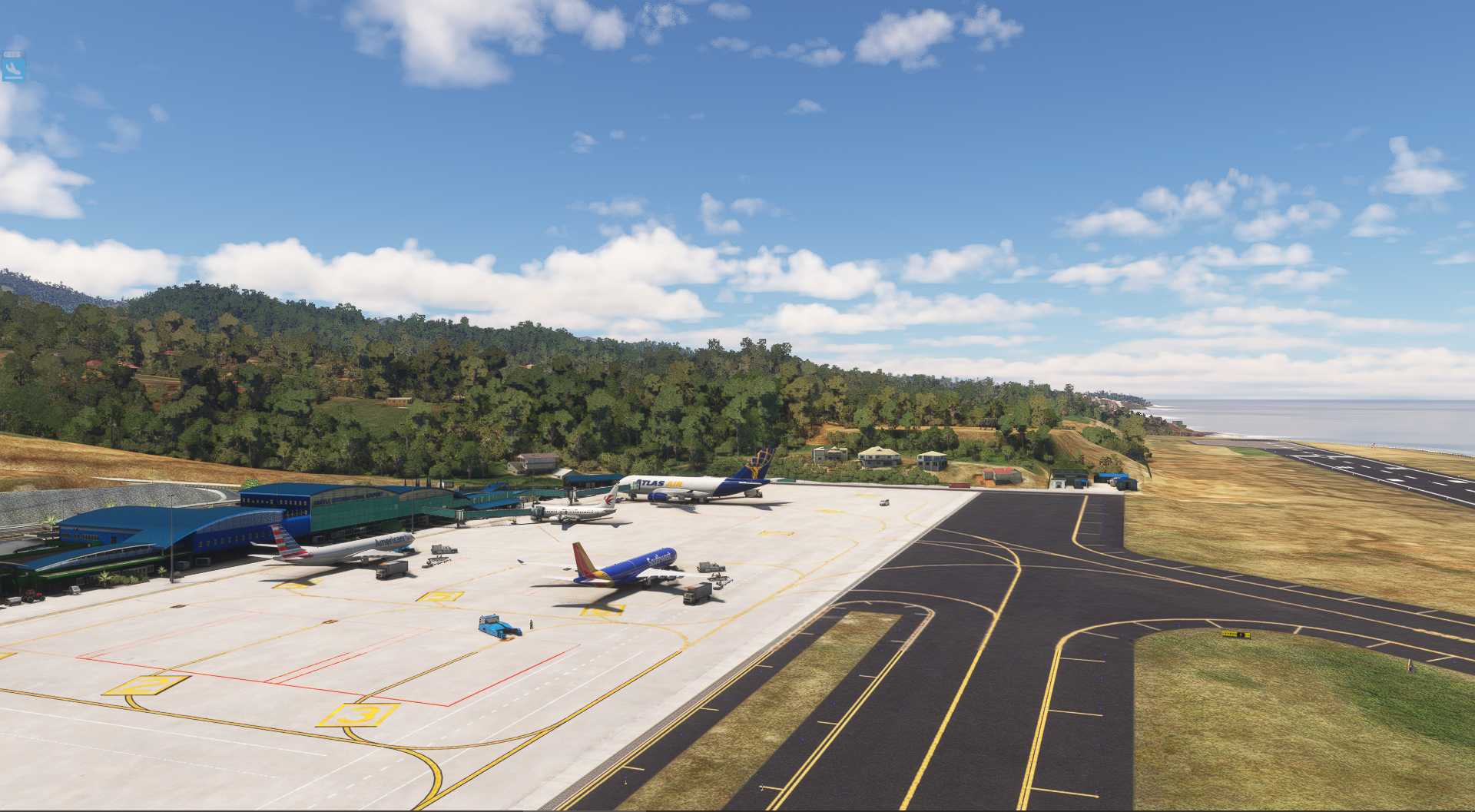Click the airport landing-plane marker icon

point(14,69)
